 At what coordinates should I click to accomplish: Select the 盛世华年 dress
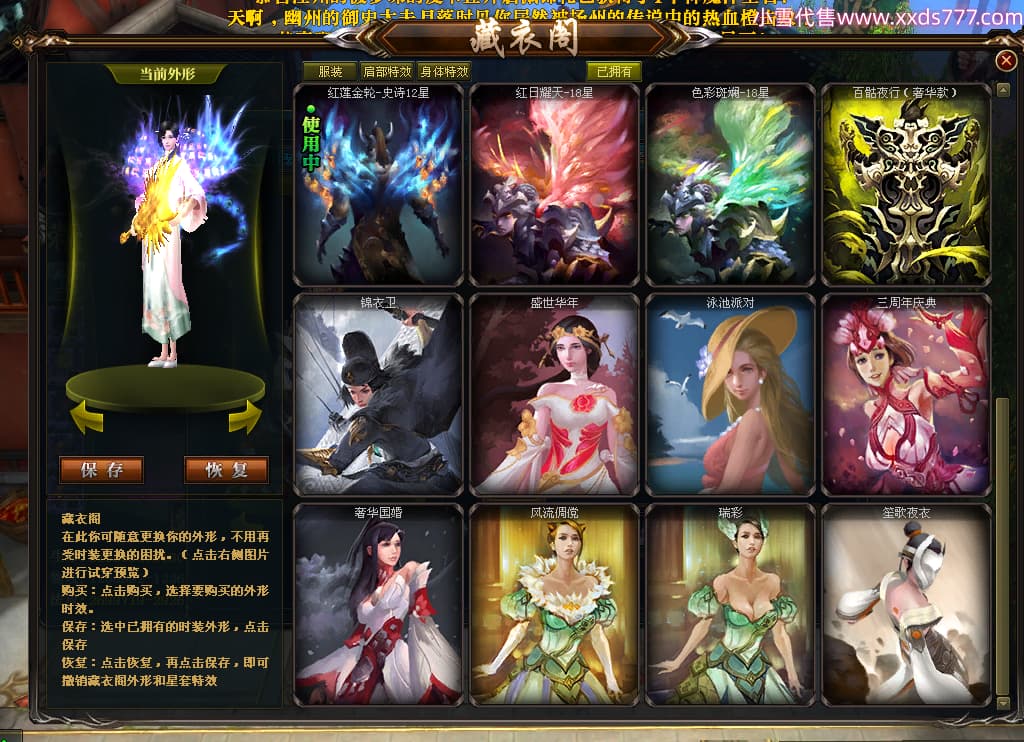click(x=554, y=396)
